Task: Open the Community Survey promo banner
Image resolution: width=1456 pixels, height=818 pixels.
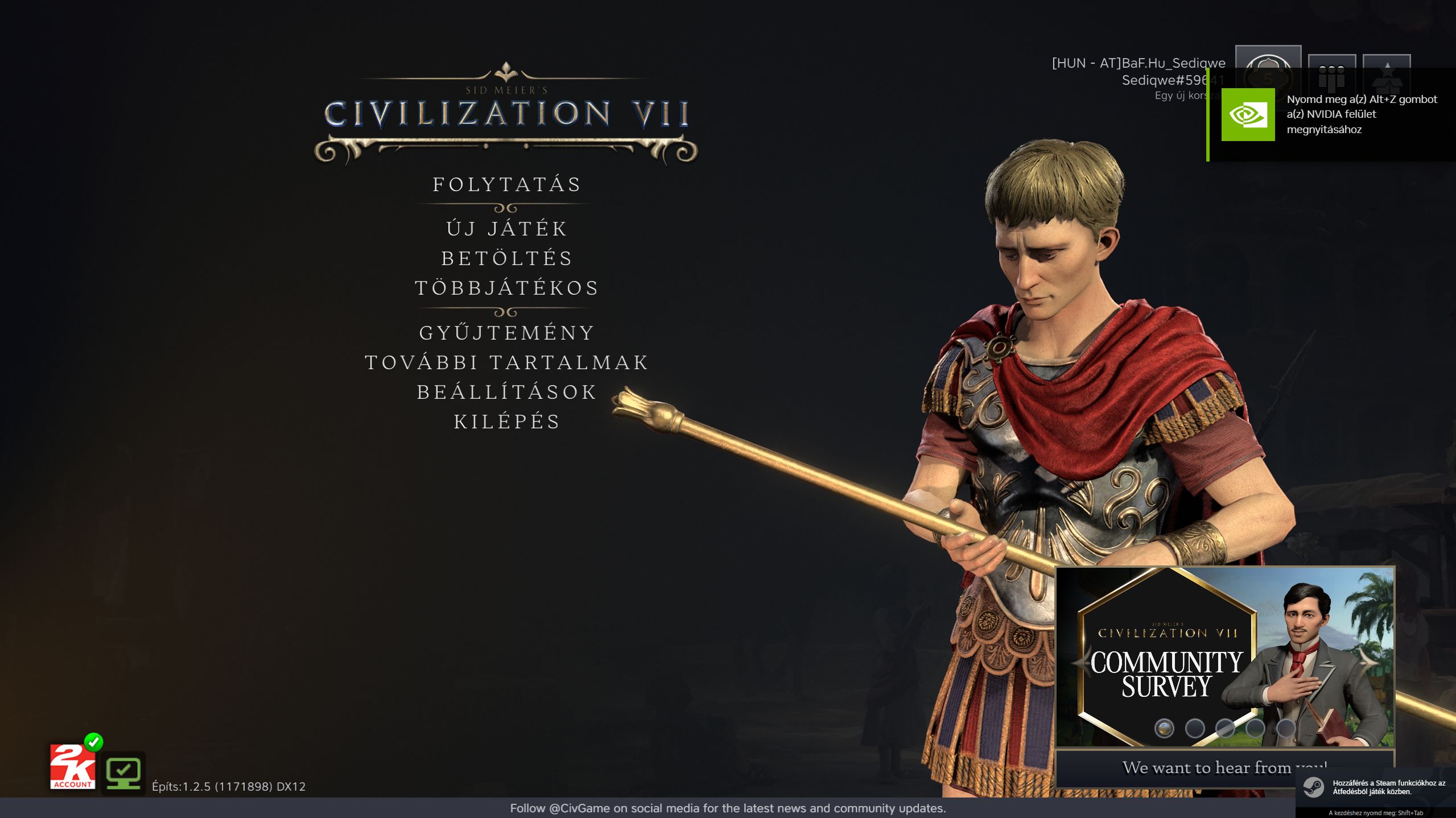Action: click(1223, 660)
